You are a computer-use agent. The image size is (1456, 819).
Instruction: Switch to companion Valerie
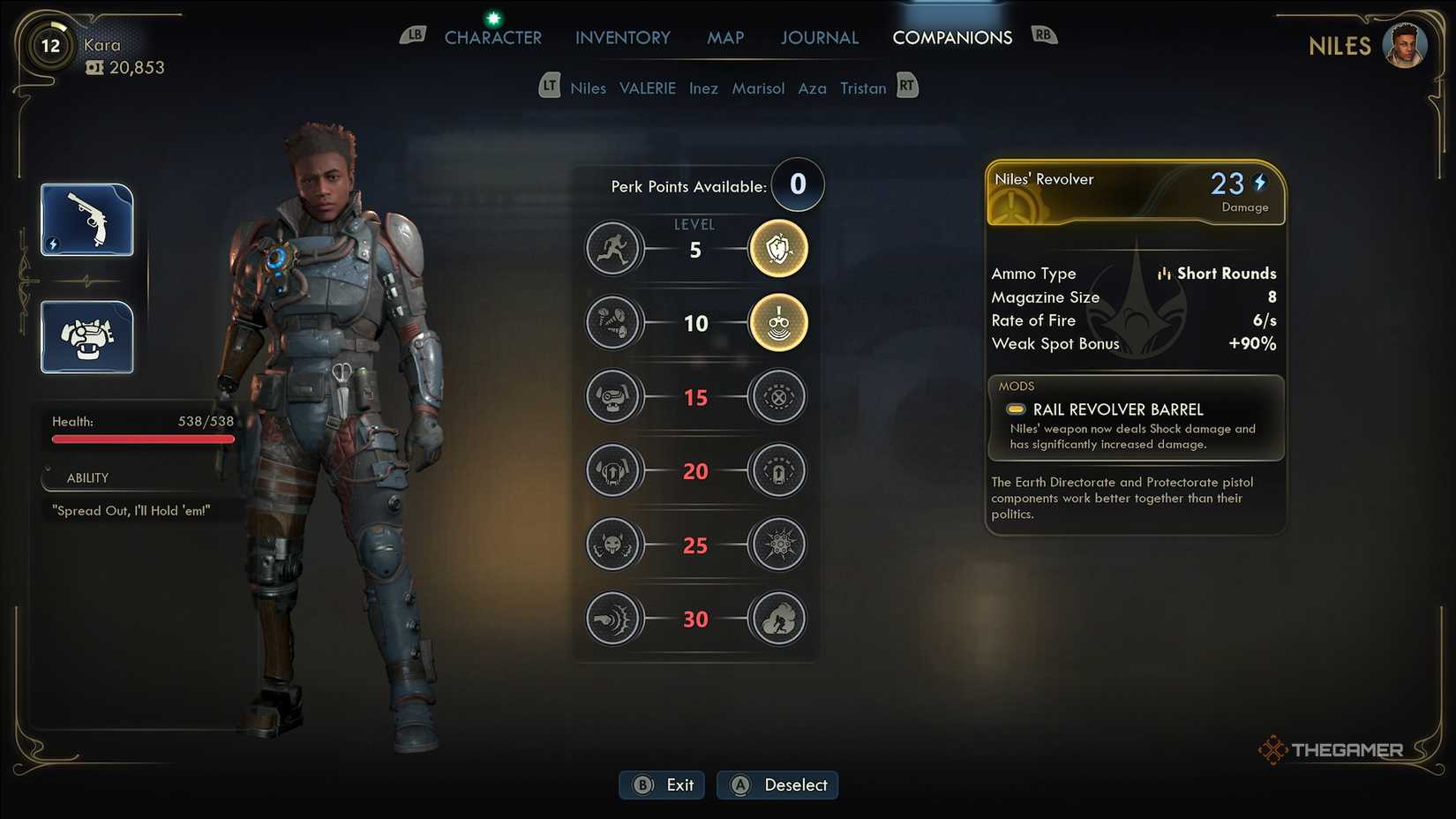click(x=647, y=88)
